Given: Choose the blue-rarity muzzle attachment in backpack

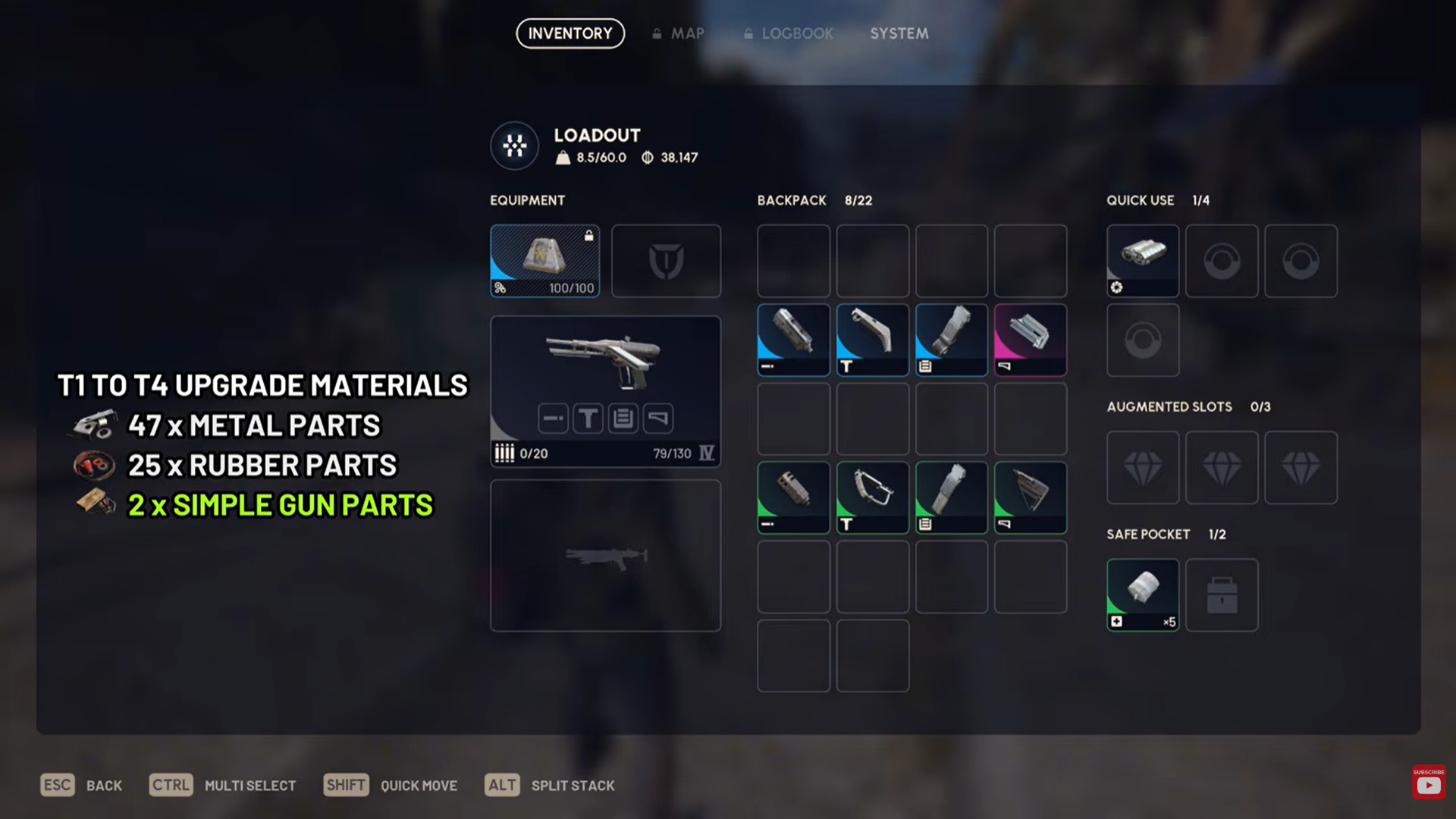Looking at the screenshot, I should 793,340.
